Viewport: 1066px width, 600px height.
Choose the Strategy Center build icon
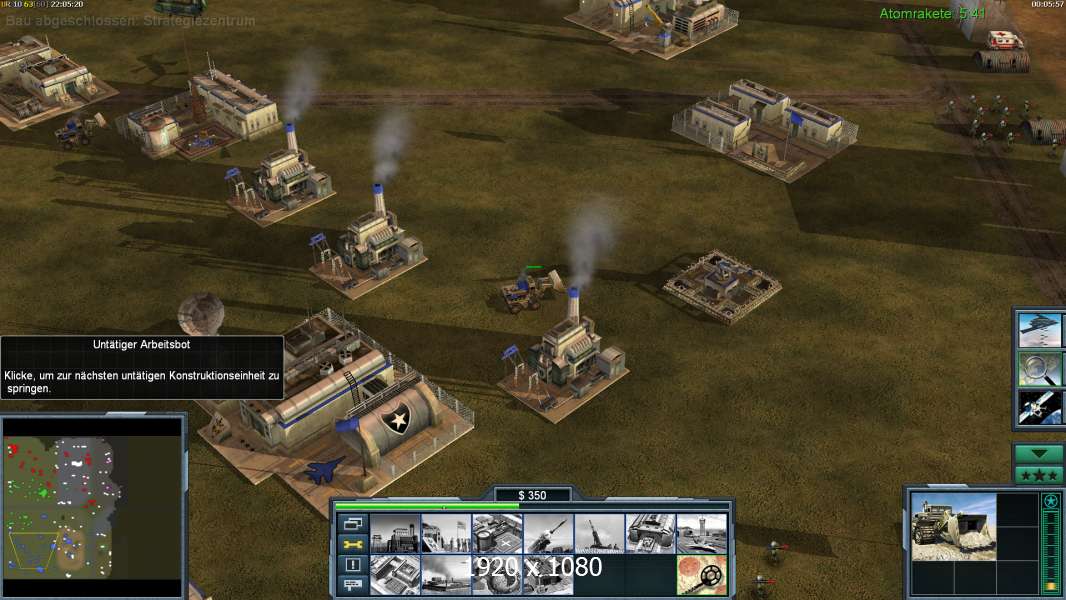pyautogui.click(x=394, y=575)
